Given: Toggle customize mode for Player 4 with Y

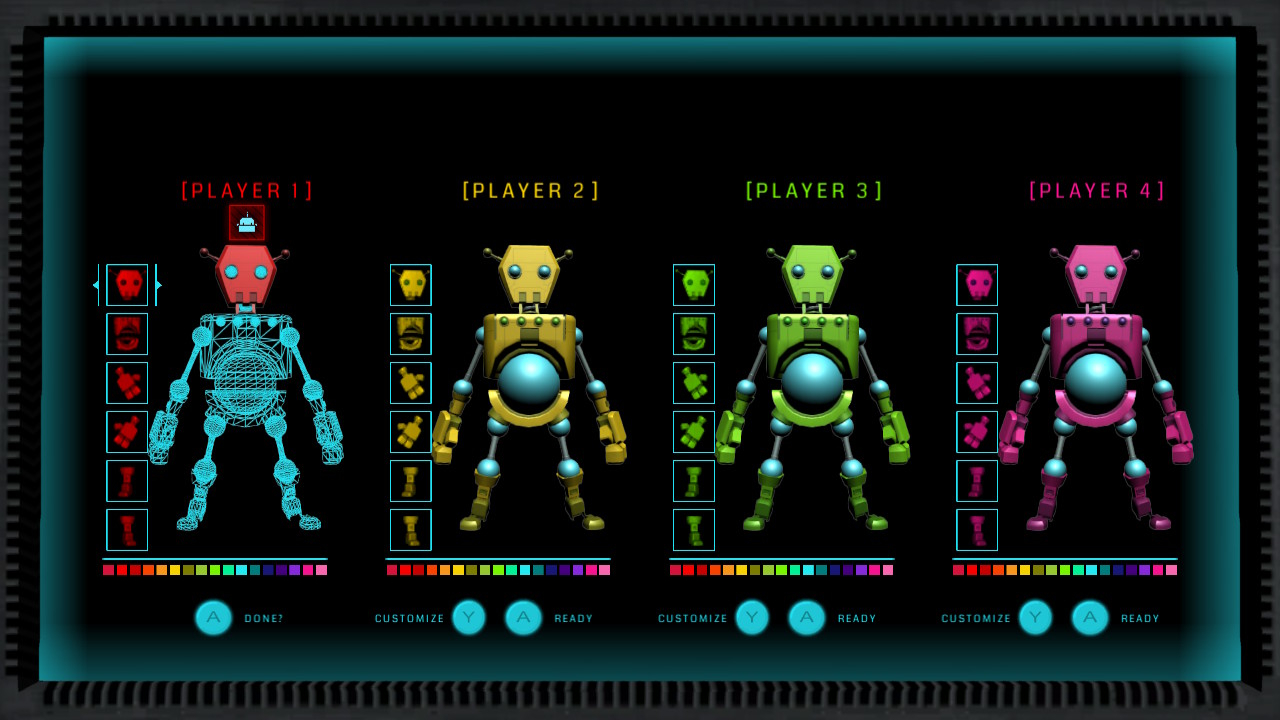Looking at the screenshot, I should point(1035,617).
